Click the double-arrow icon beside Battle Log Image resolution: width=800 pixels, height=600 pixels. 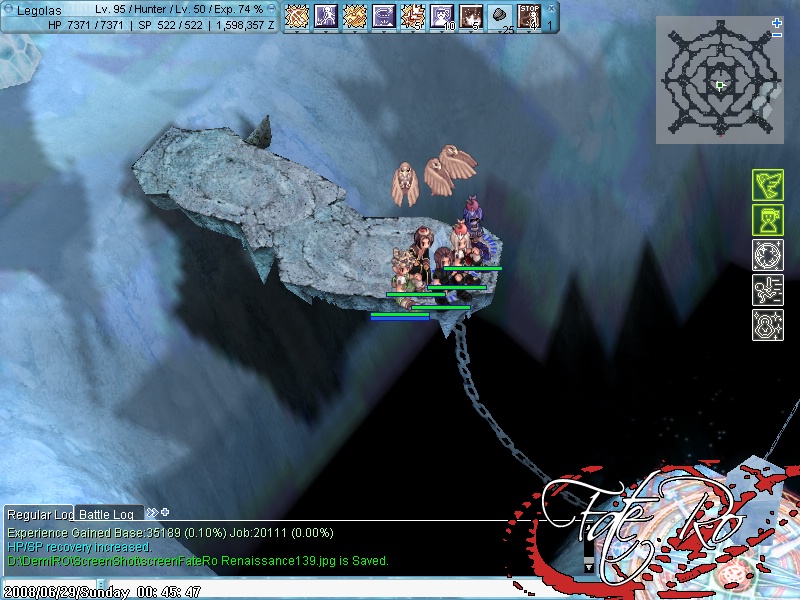pyautogui.click(x=152, y=512)
